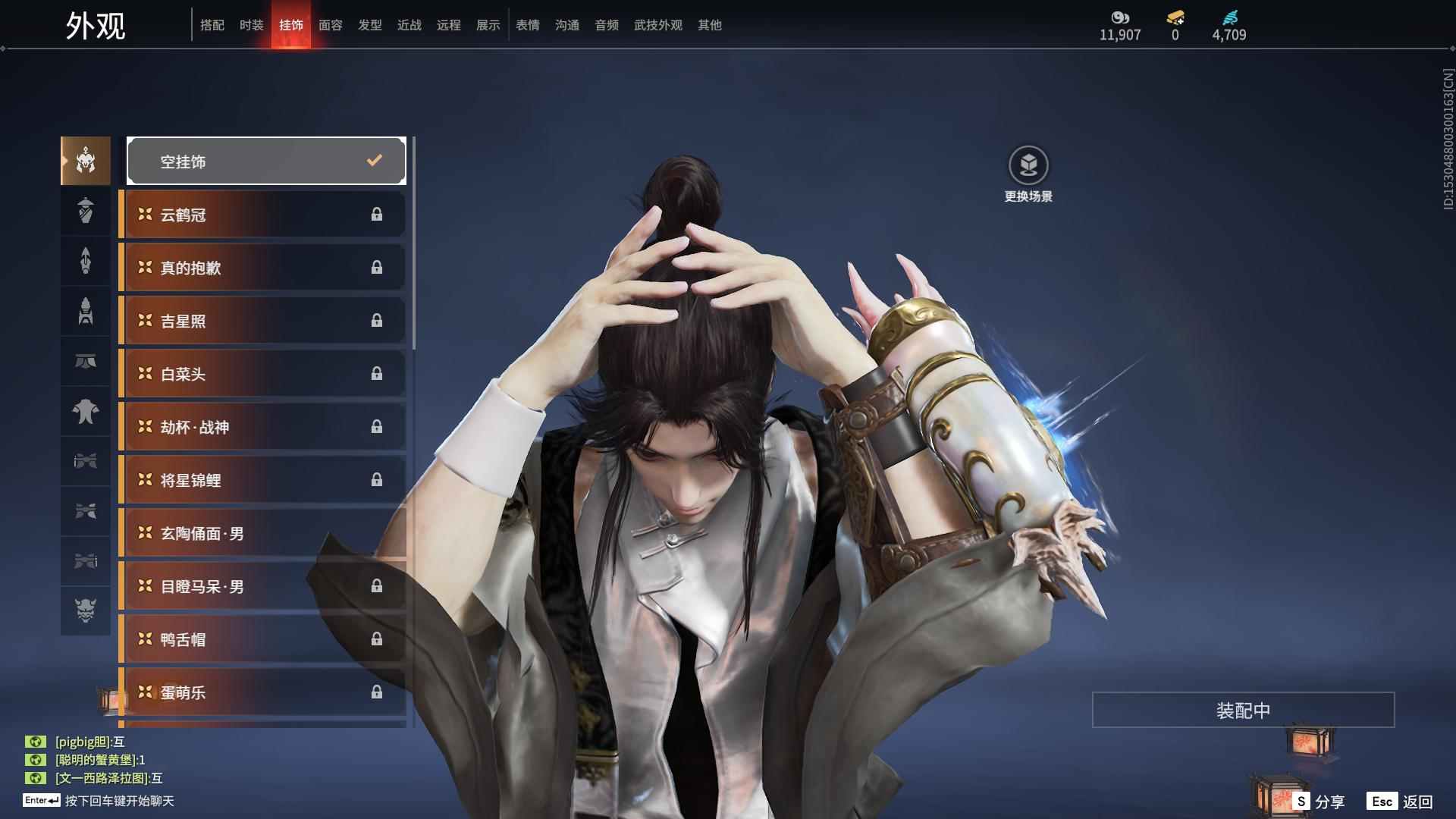Switch to the 时装 tab
Viewport: 1456px width, 819px height.
tap(251, 24)
